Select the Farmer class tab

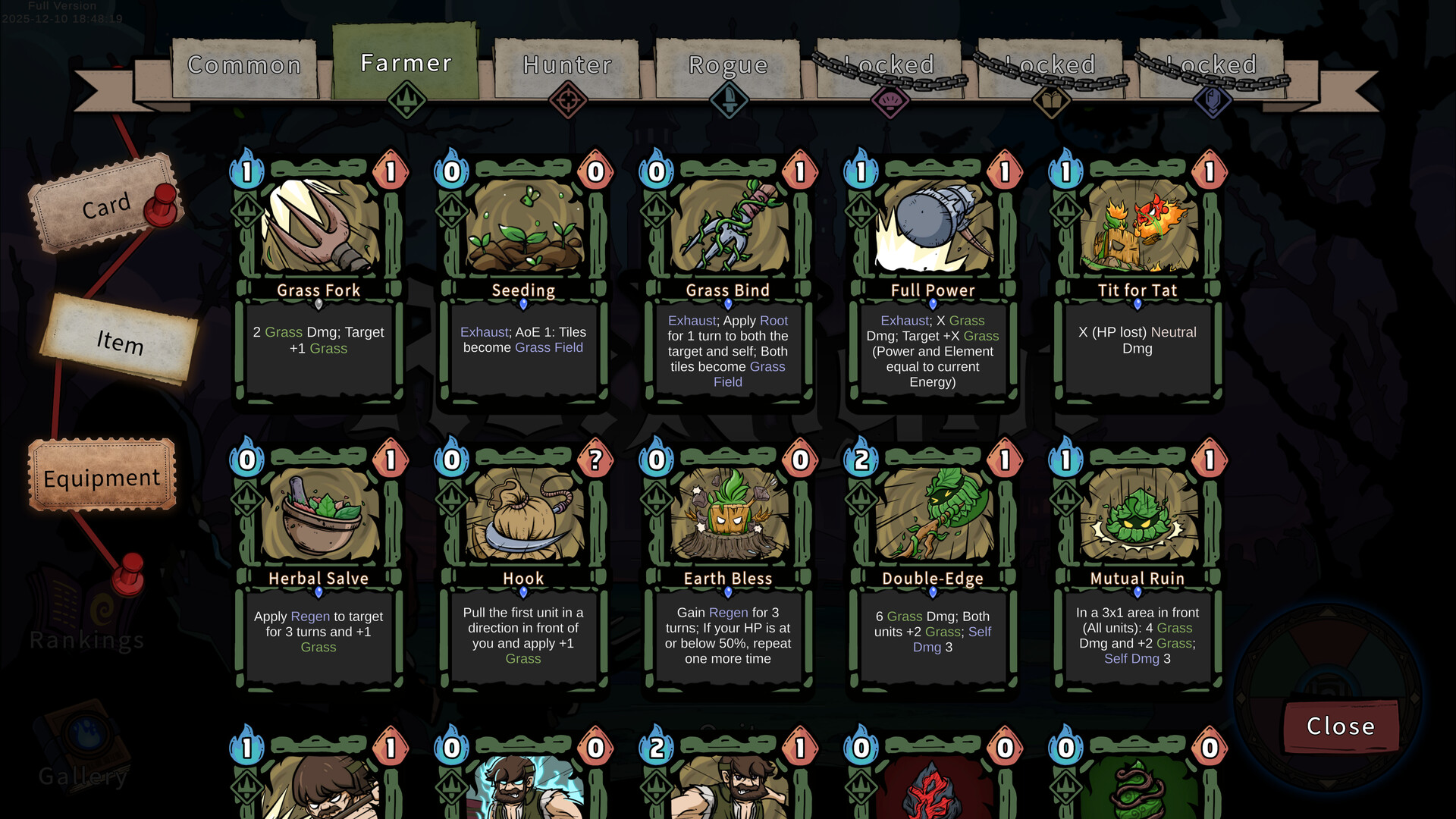click(406, 64)
